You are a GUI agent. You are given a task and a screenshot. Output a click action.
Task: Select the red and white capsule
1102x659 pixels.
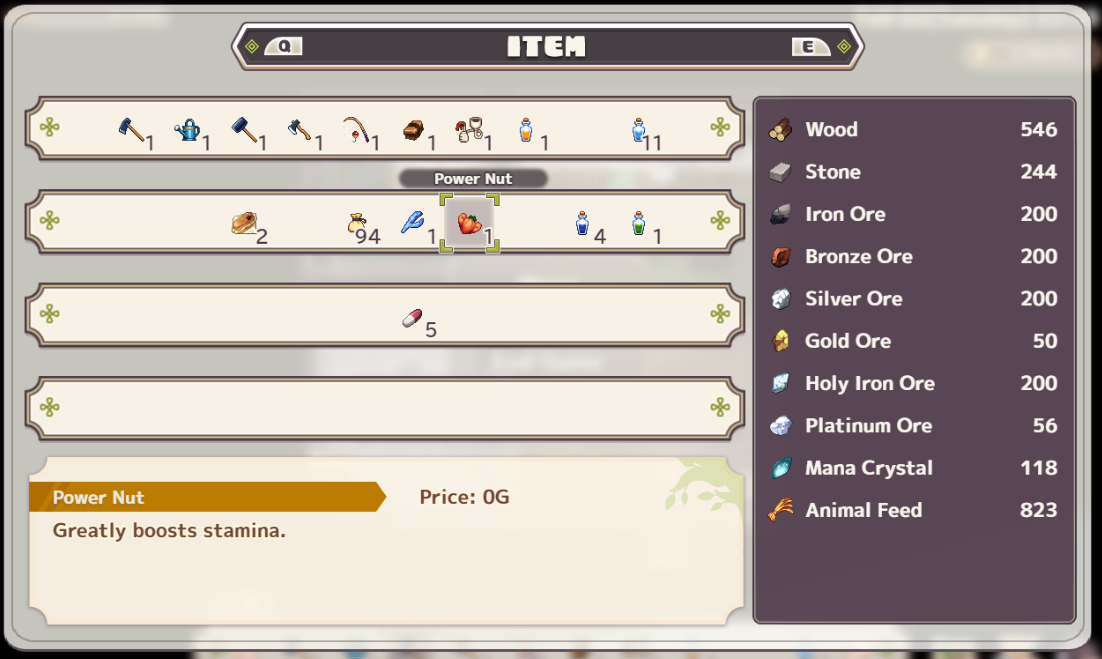[412, 317]
